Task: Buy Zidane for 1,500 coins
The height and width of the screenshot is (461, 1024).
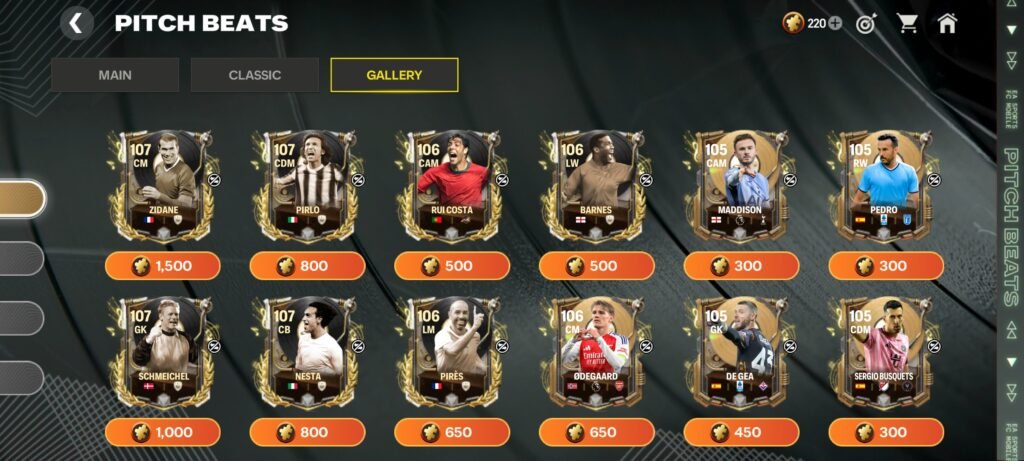Action: [162, 266]
